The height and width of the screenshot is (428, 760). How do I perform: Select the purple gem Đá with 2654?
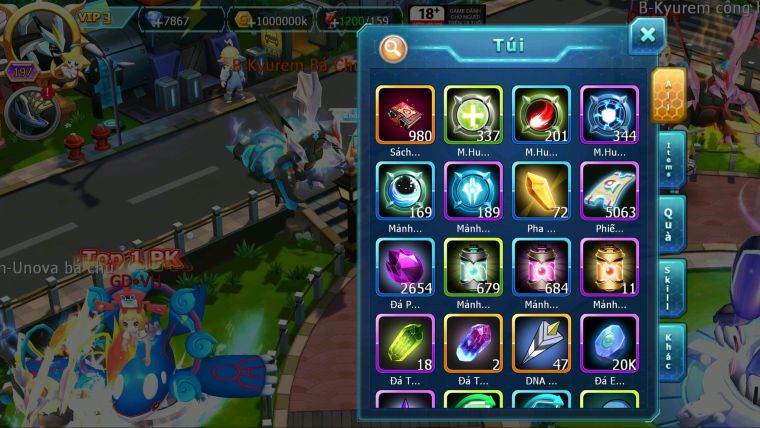coord(405,267)
